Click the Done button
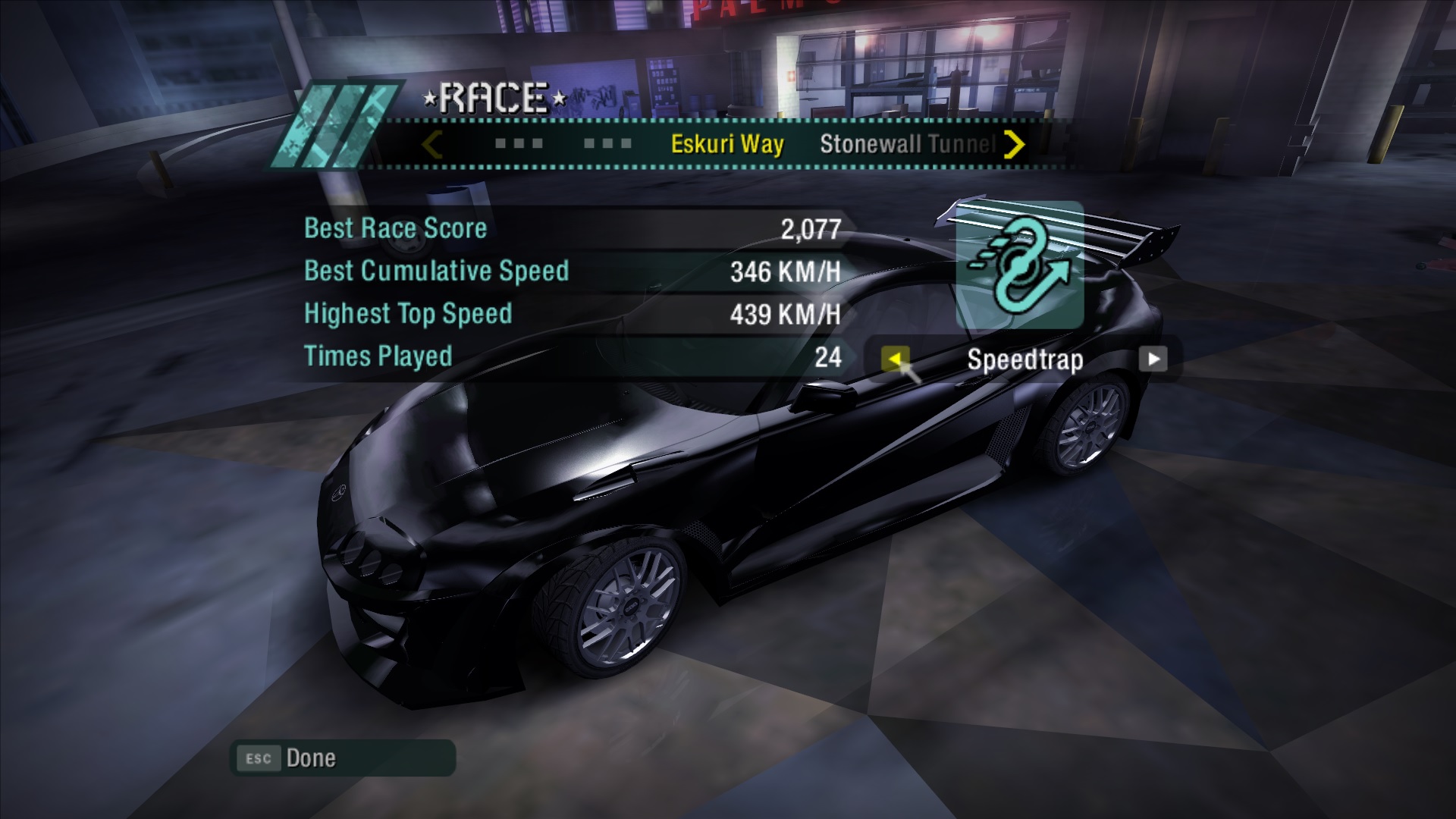Screen dimensions: 1456x819 (x=343, y=758)
